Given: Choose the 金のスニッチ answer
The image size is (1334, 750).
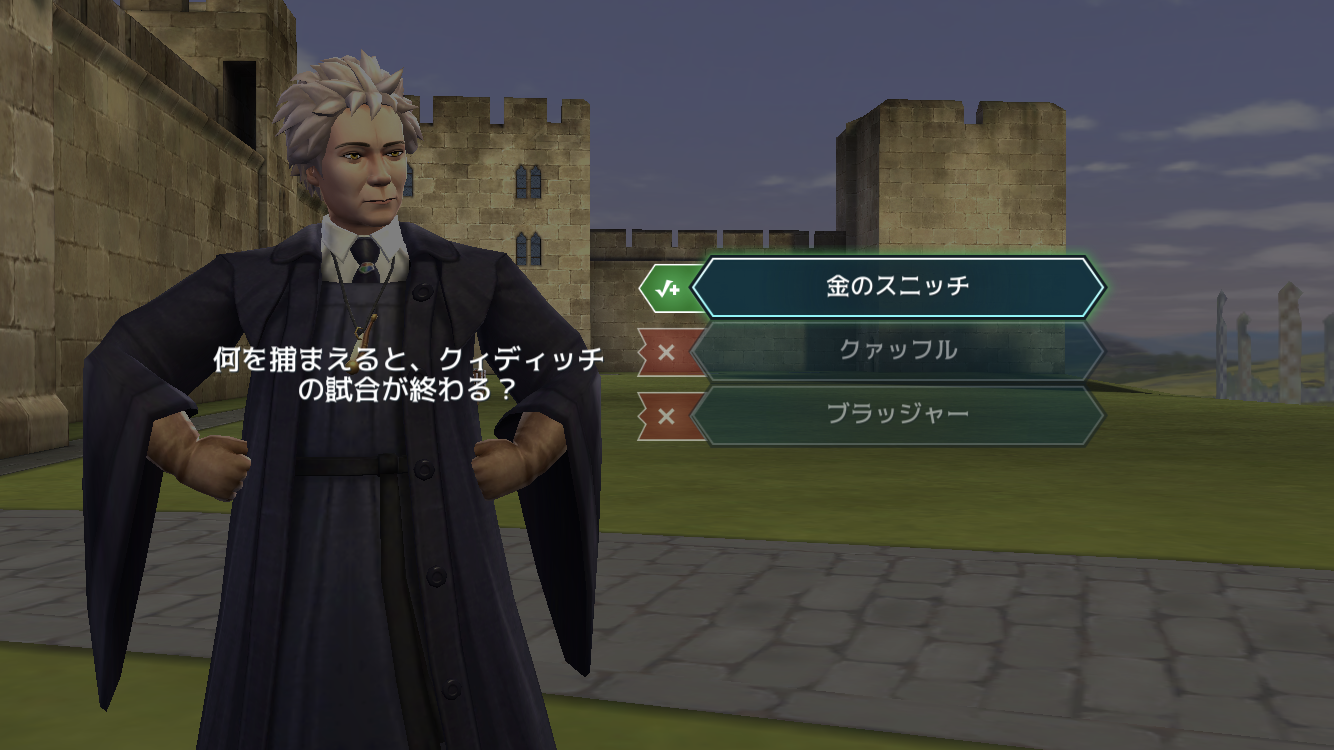Looking at the screenshot, I should tap(897, 287).
